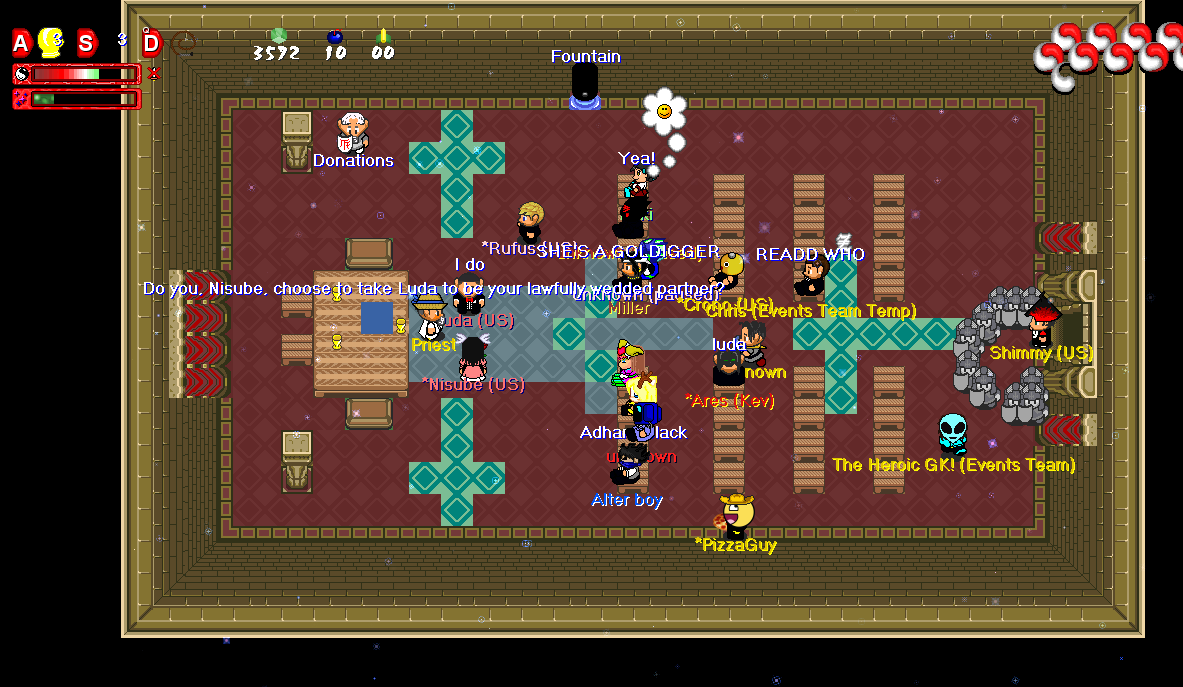
Task: Click the blue bomb icon
Action: 335,37
